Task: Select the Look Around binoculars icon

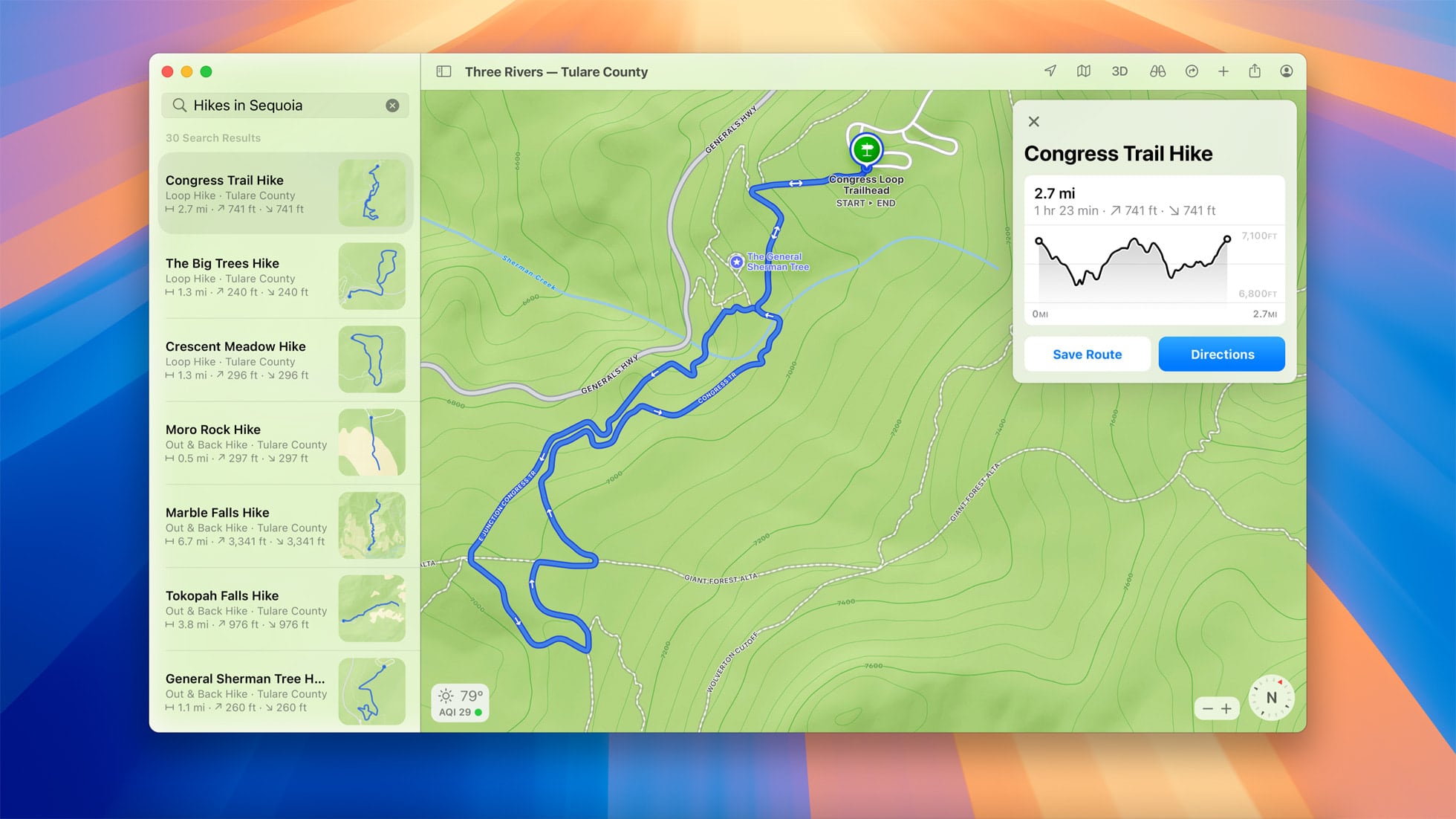Action: point(1156,71)
